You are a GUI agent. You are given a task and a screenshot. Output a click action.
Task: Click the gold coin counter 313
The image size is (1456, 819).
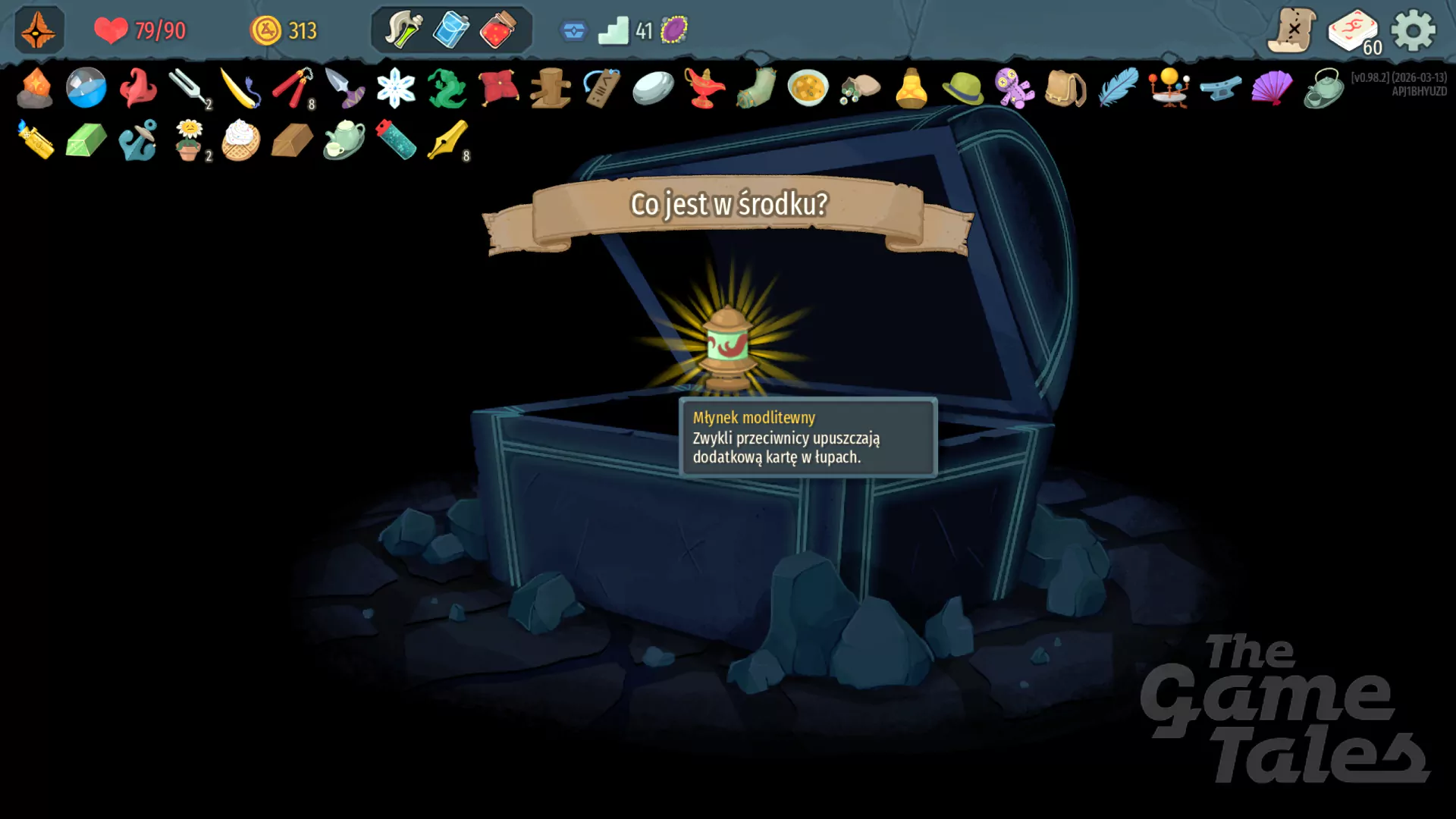click(284, 30)
